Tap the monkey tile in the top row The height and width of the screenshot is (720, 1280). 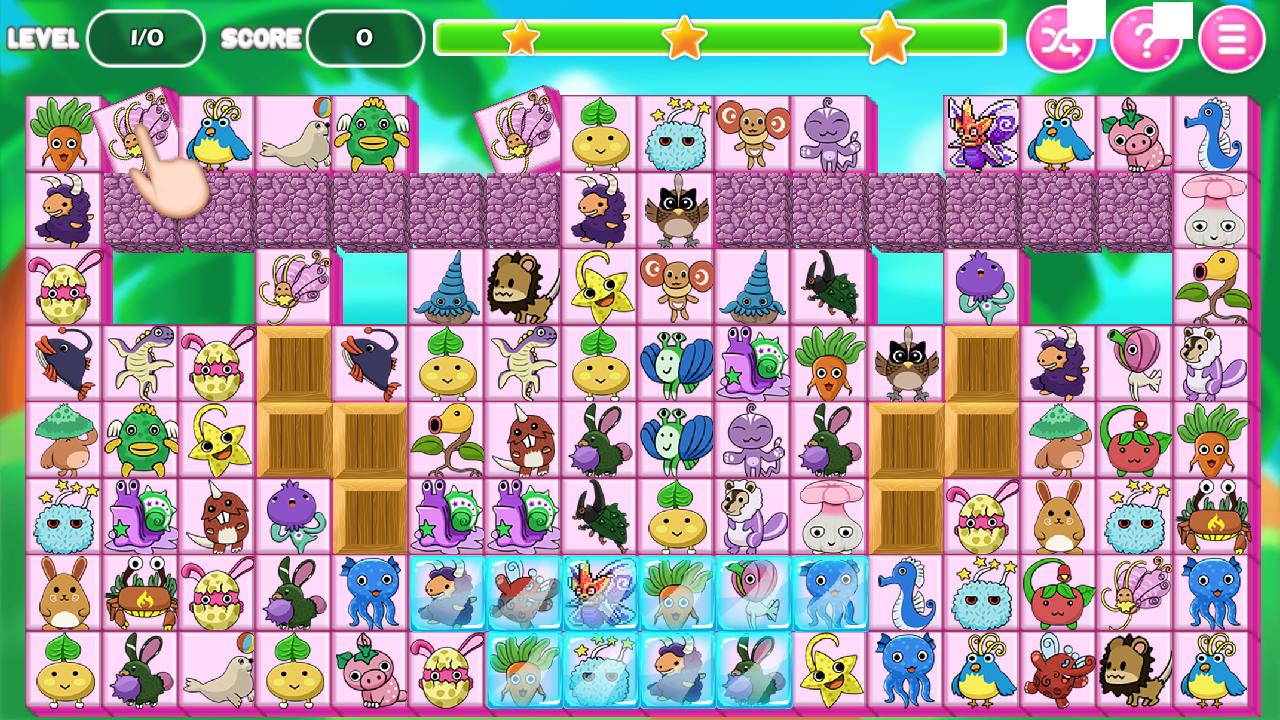point(751,132)
